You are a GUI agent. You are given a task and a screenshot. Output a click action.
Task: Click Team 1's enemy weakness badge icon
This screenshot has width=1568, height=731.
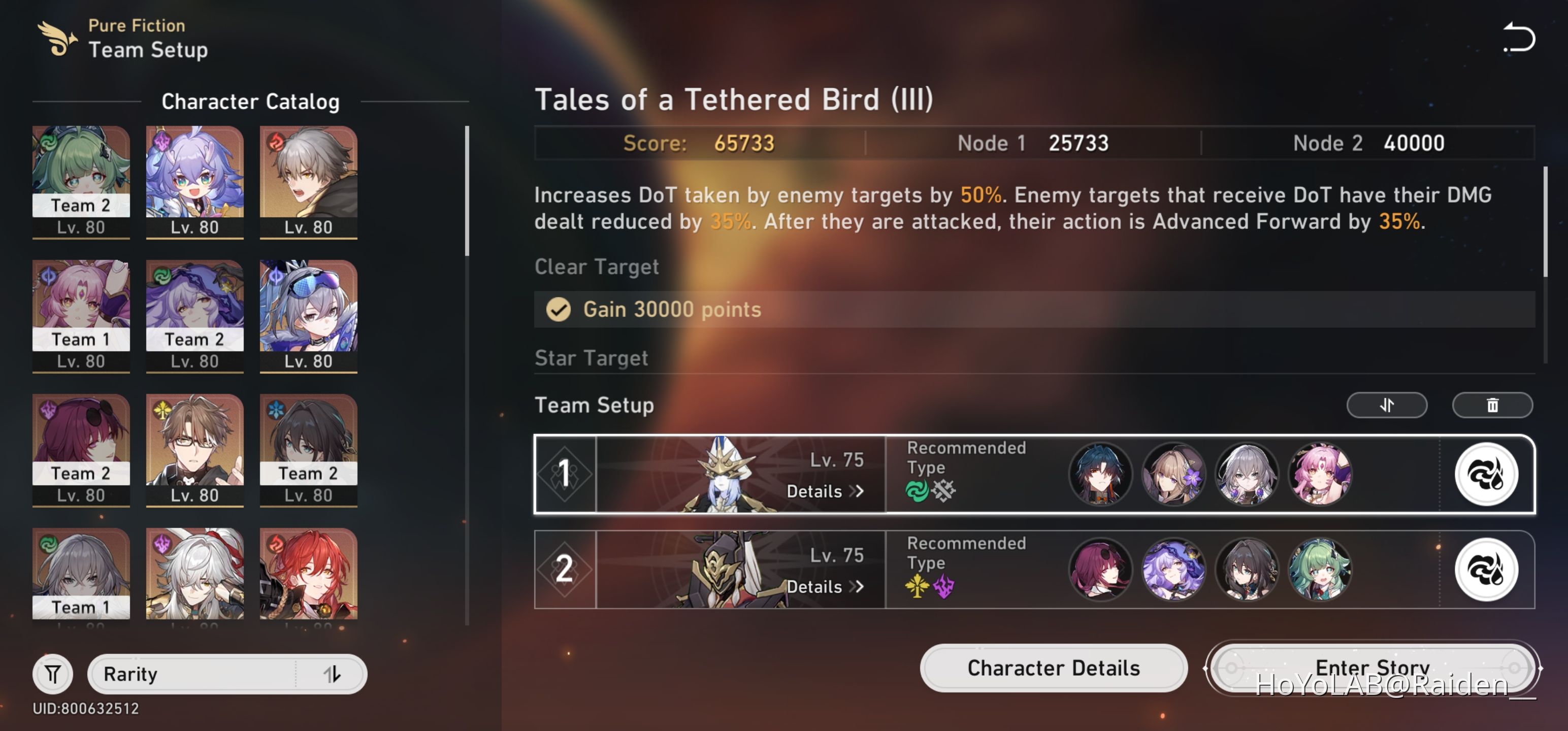click(1486, 474)
